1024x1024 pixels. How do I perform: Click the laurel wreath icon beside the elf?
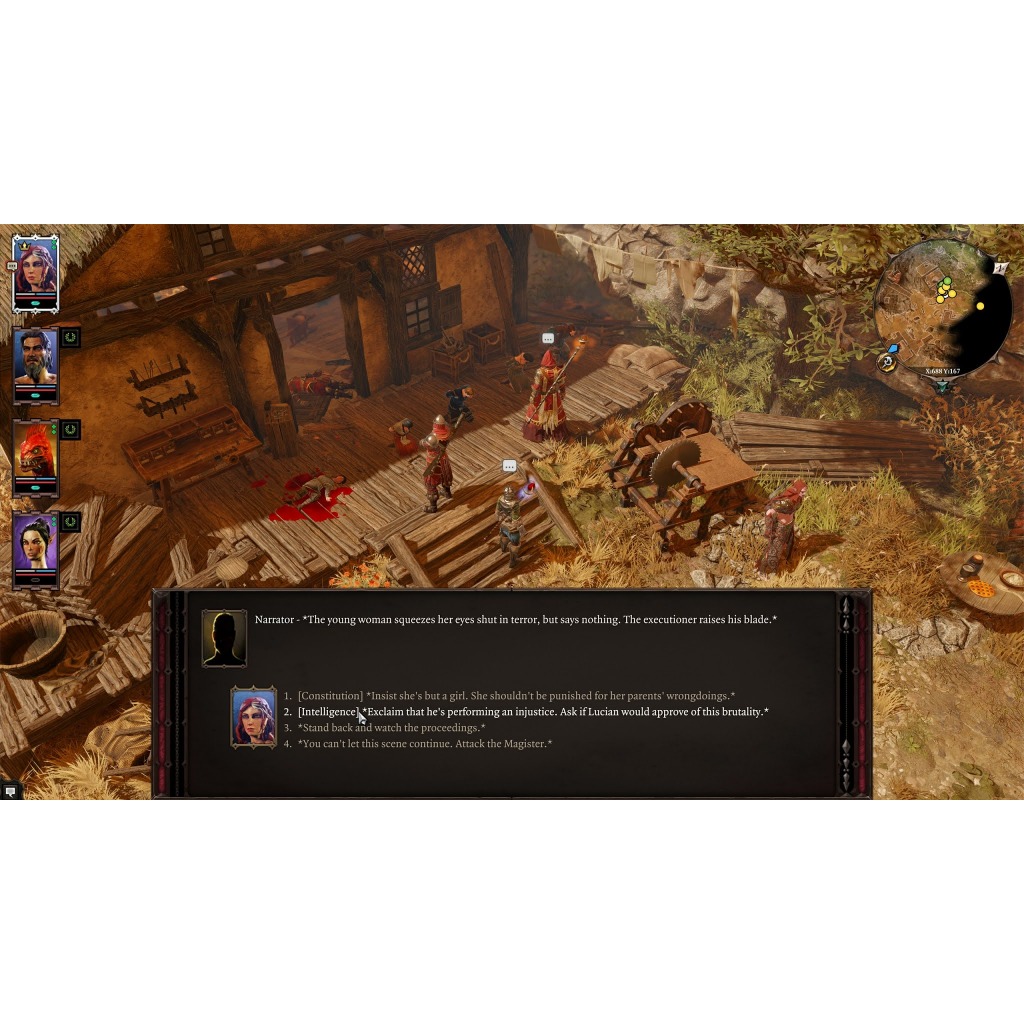click(x=70, y=522)
